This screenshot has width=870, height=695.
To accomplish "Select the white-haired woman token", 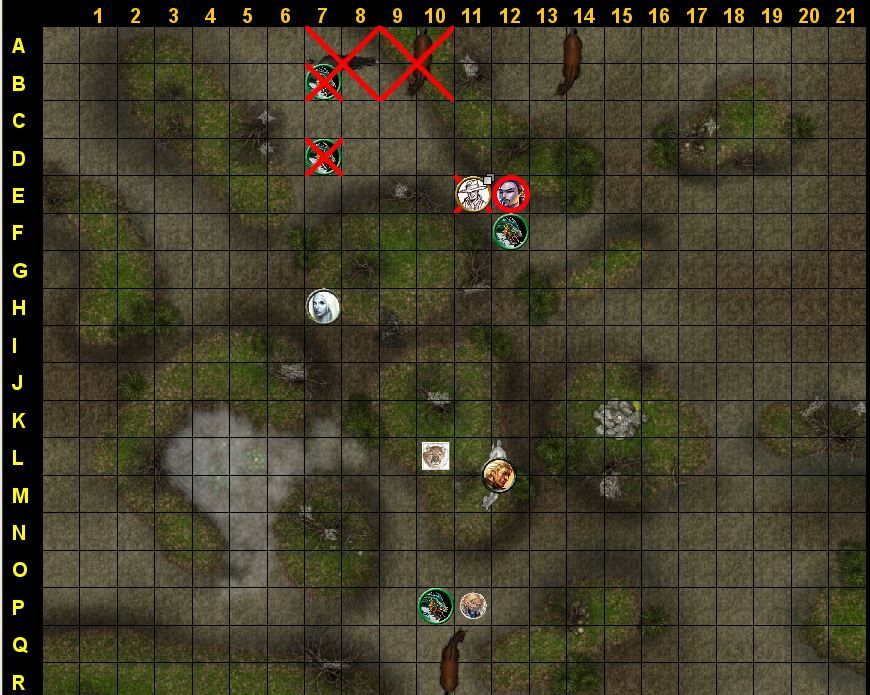I will click(x=323, y=306).
